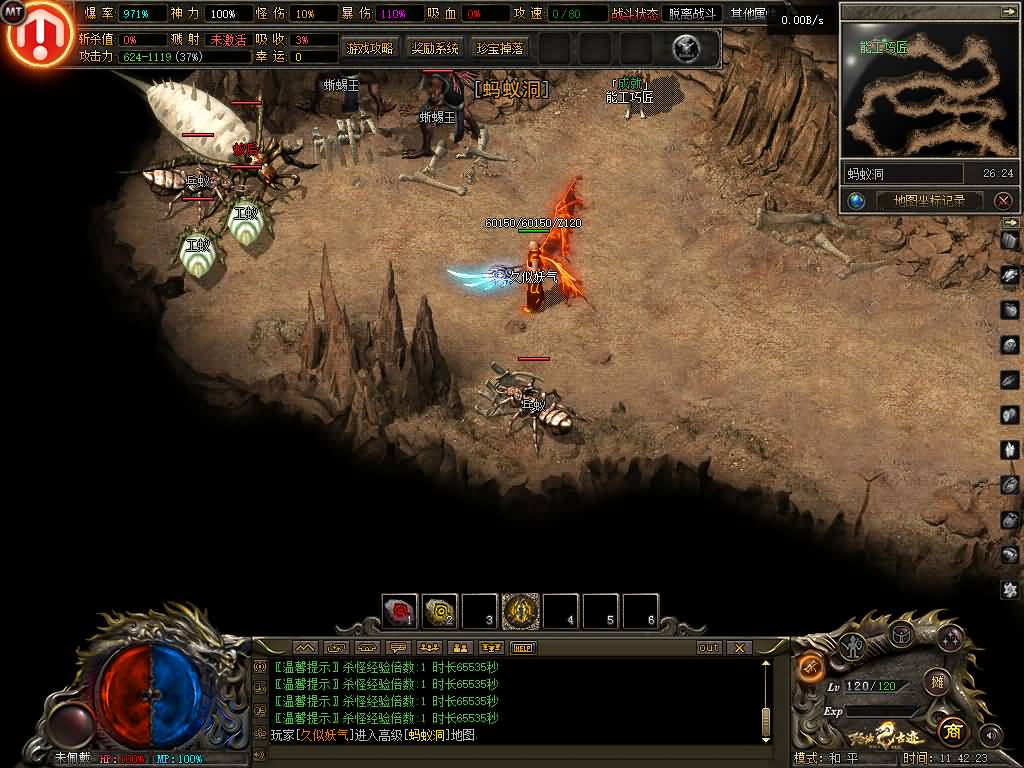This screenshot has width=1024, height=768.
Task: Close the minimap panel with red X
Action: (x=1003, y=201)
